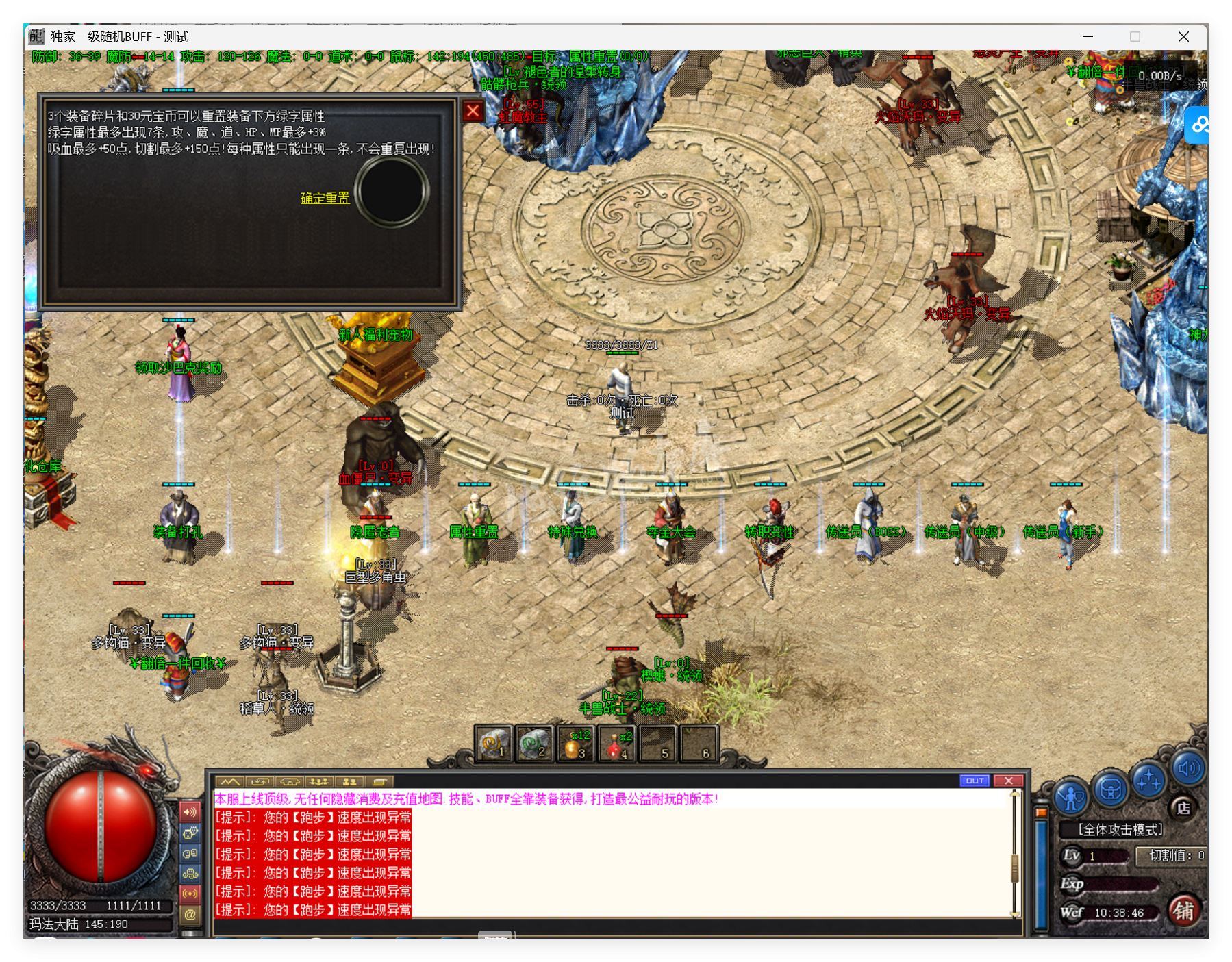The image size is (1232, 962).
Task: Minimize the game window
Action: (1088, 37)
